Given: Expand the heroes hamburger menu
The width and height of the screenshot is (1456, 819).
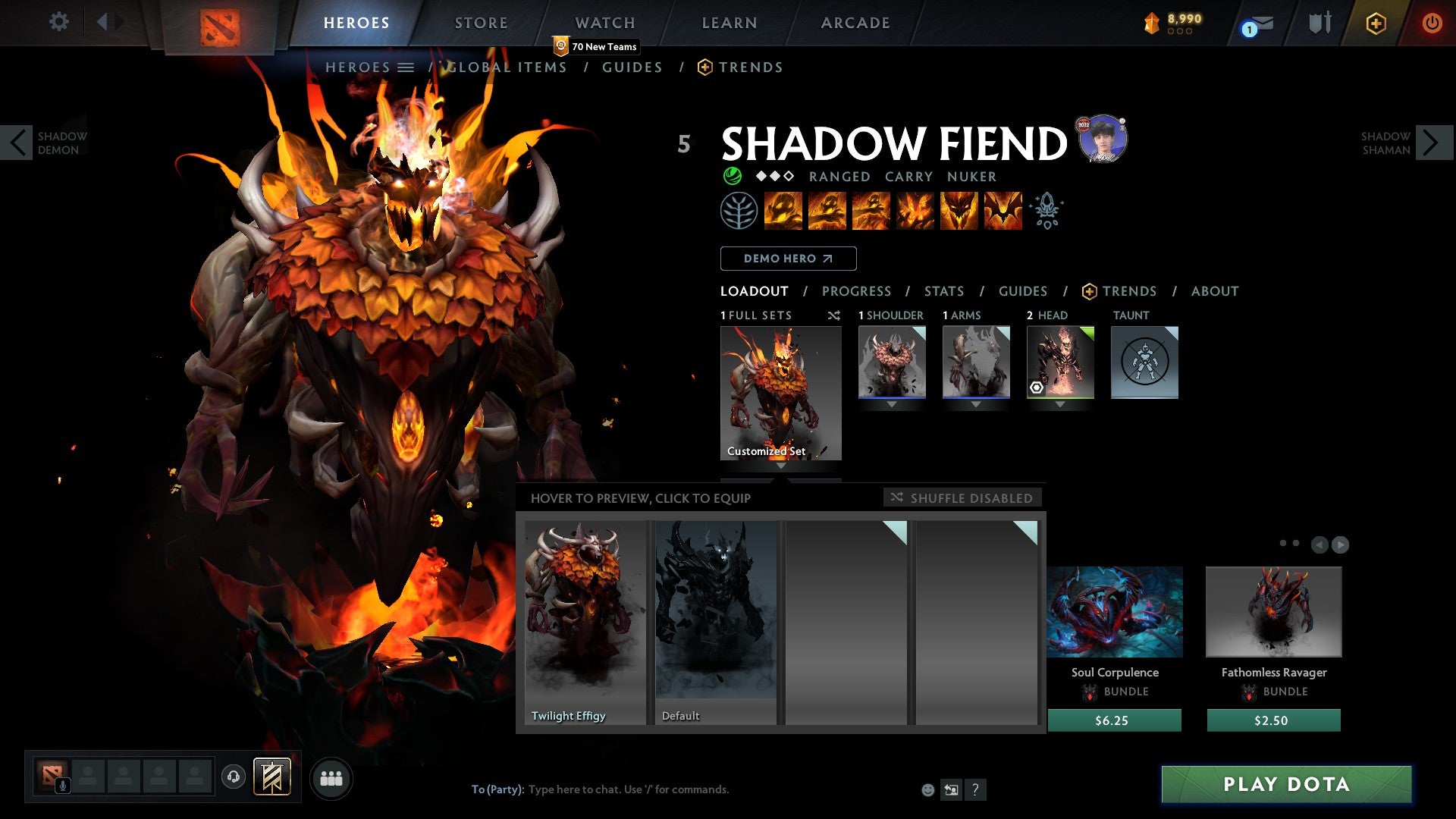Looking at the screenshot, I should pos(406,67).
